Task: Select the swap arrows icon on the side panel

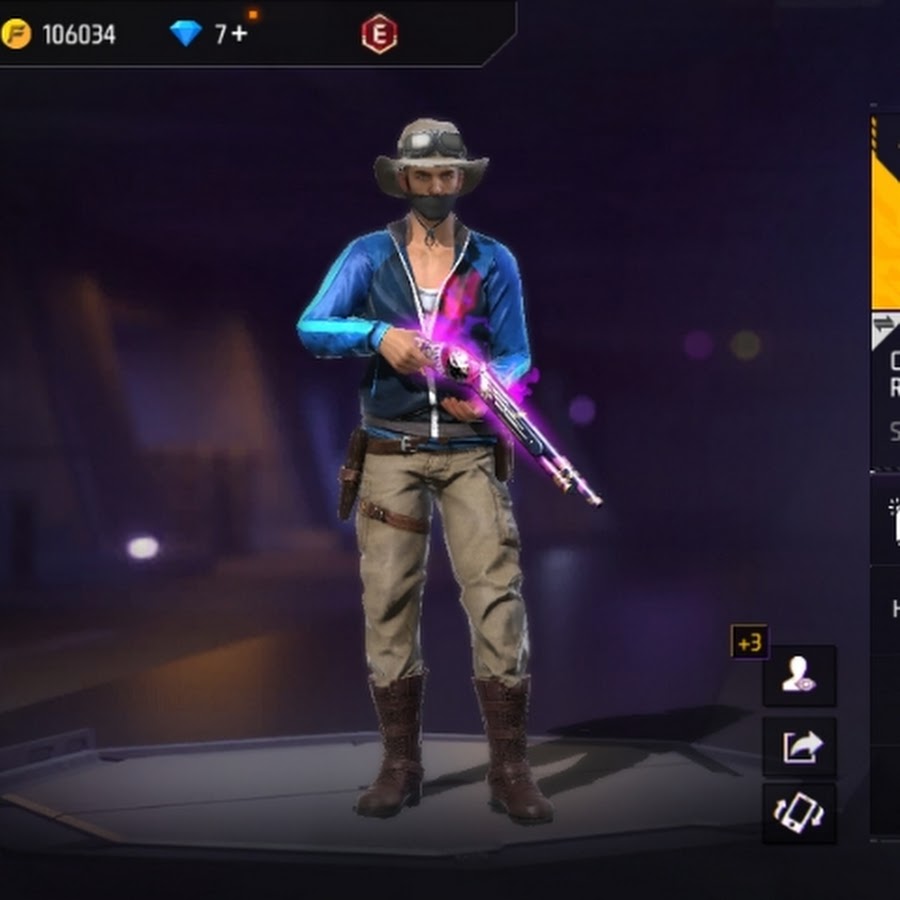Action: pyautogui.click(x=885, y=324)
